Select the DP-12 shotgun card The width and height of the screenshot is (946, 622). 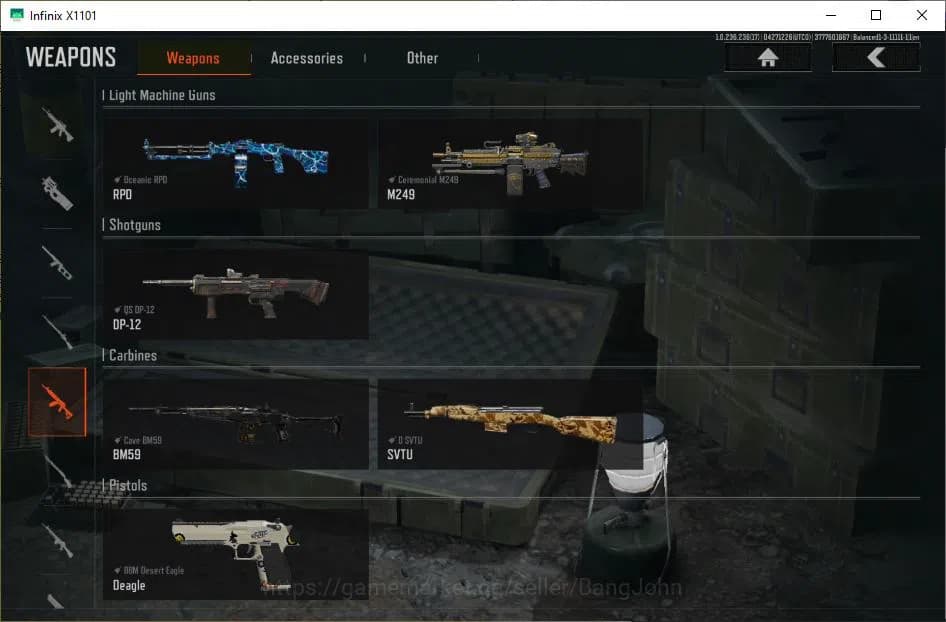click(236, 294)
